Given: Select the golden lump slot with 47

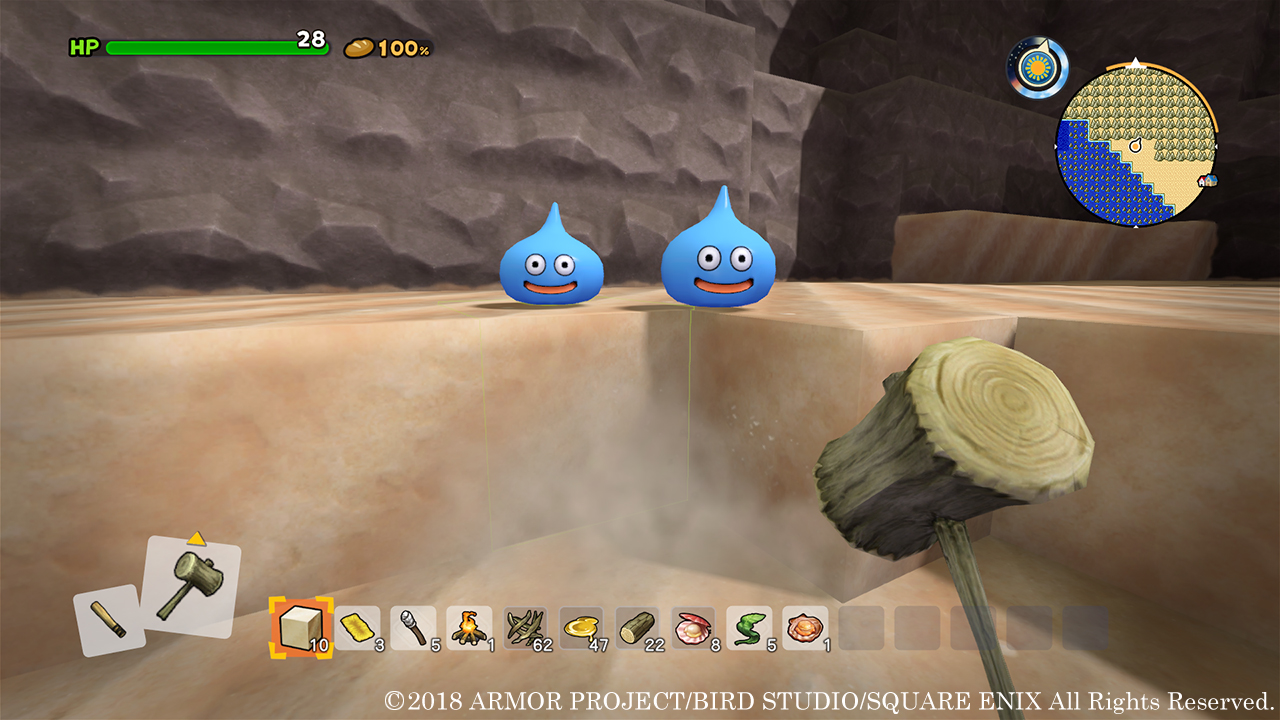Looking at the screenshot, I should (x=581, y=628).
